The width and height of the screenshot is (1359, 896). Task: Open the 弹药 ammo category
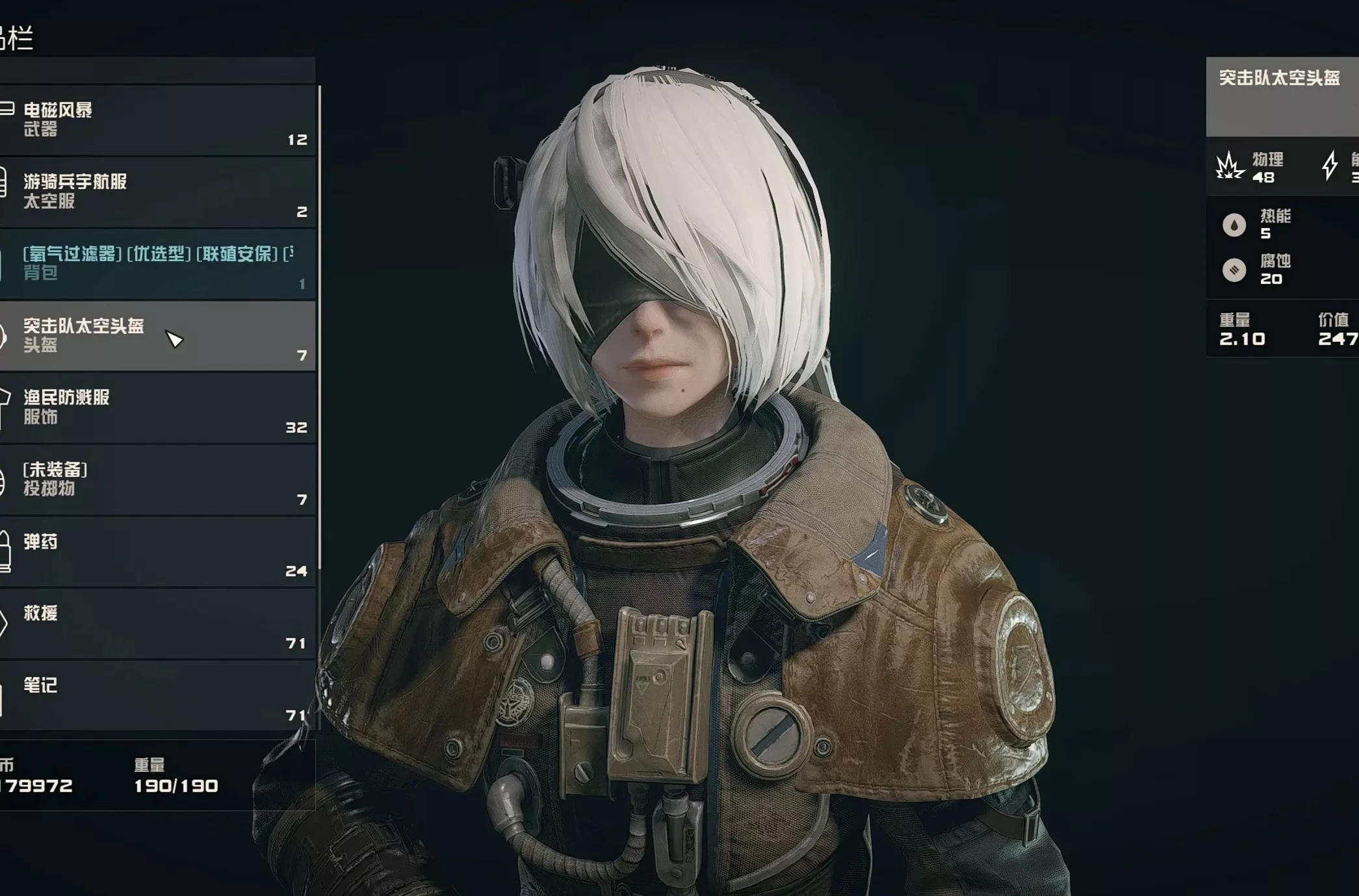156,552
